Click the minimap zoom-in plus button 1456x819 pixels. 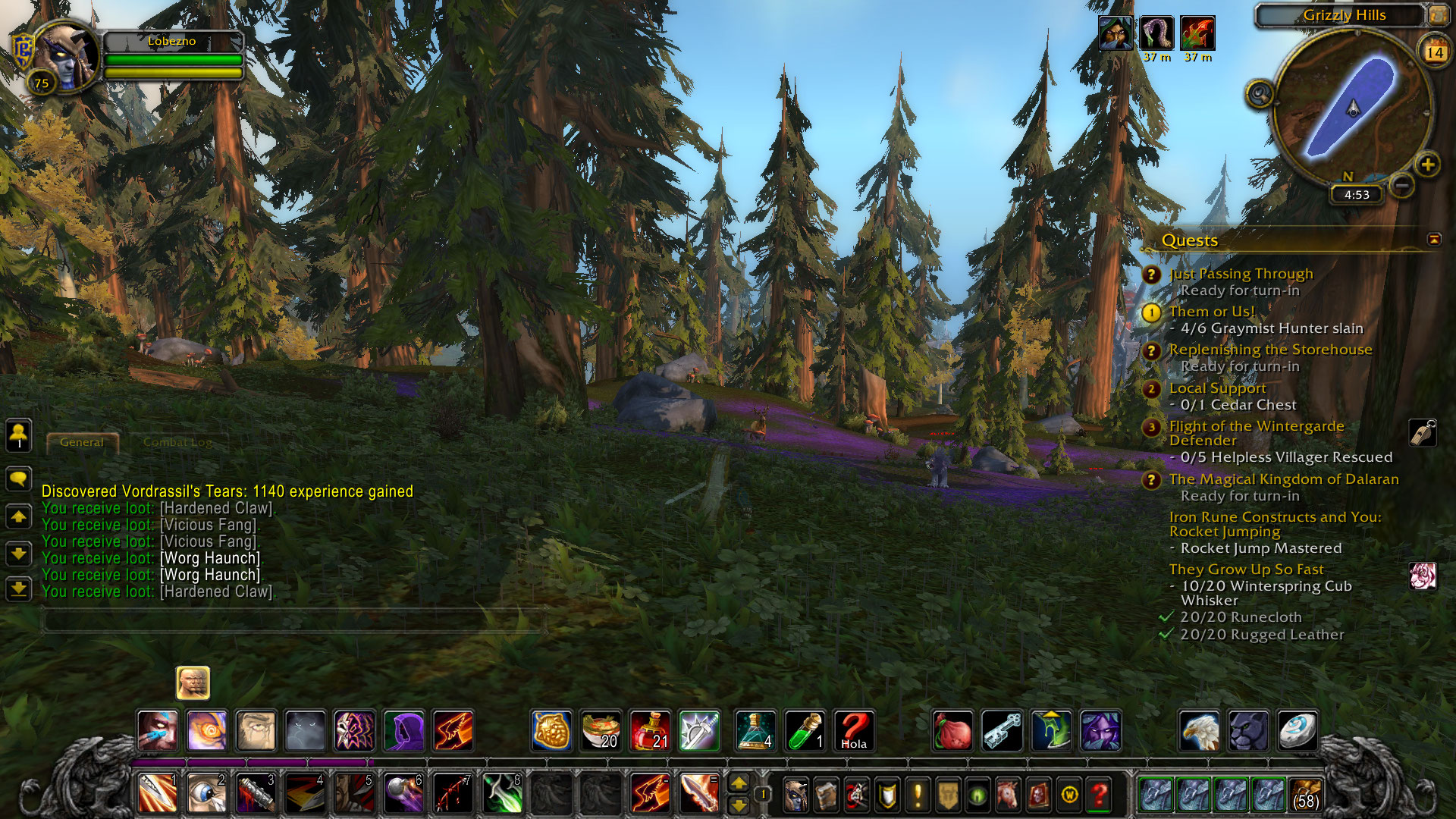(x=1427, y=165)
